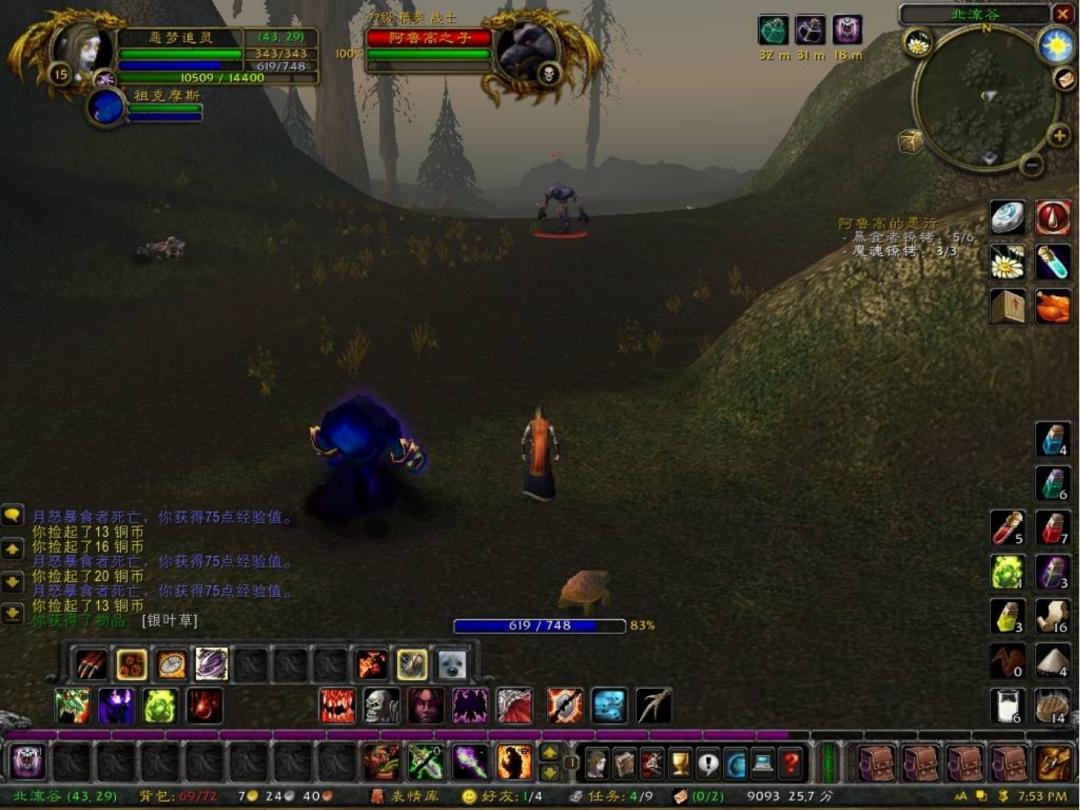Activate the white seal pet bar ability

point(451,664)
